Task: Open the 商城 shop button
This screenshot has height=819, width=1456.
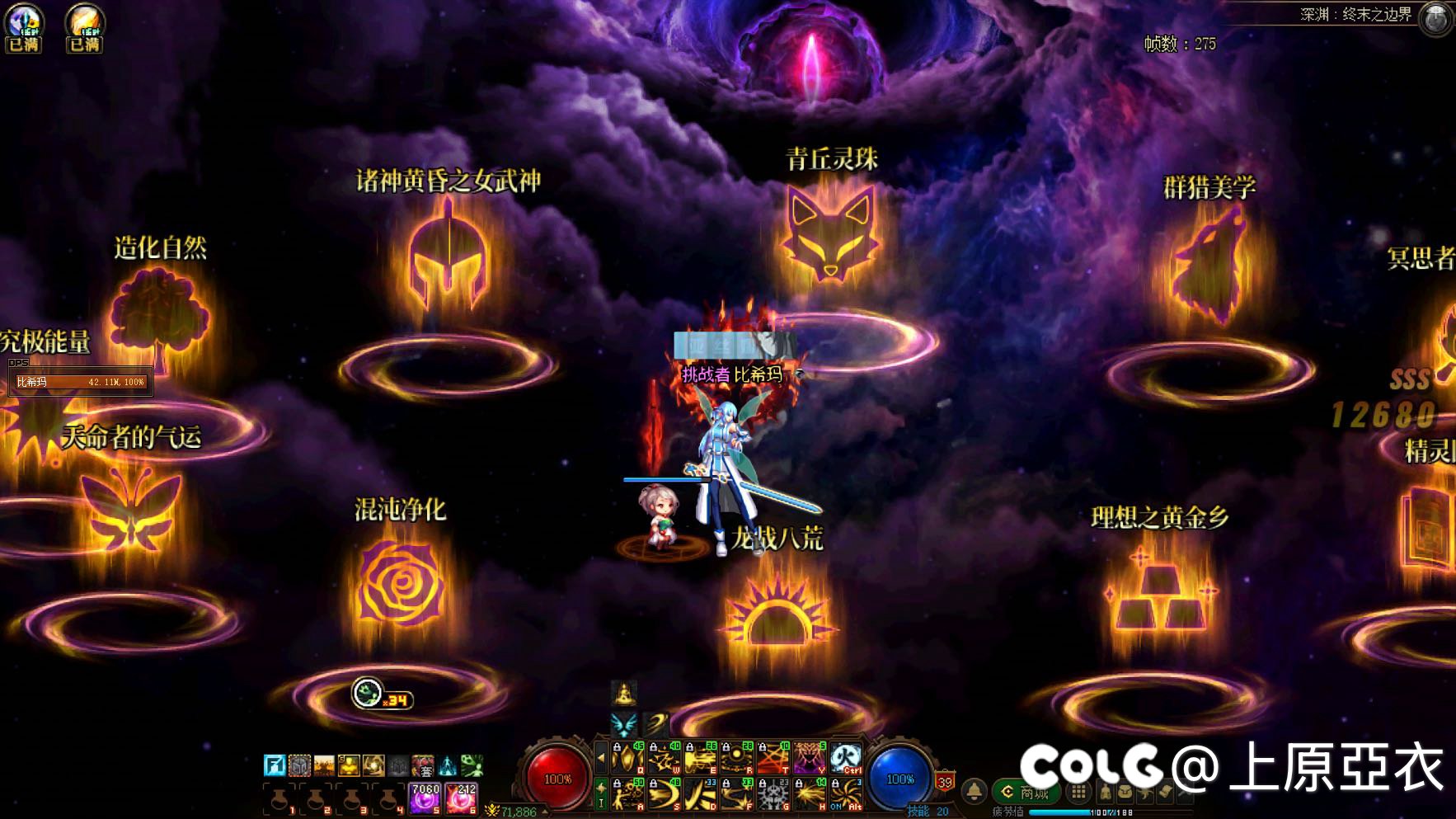Action: [x=1026, y=793]
